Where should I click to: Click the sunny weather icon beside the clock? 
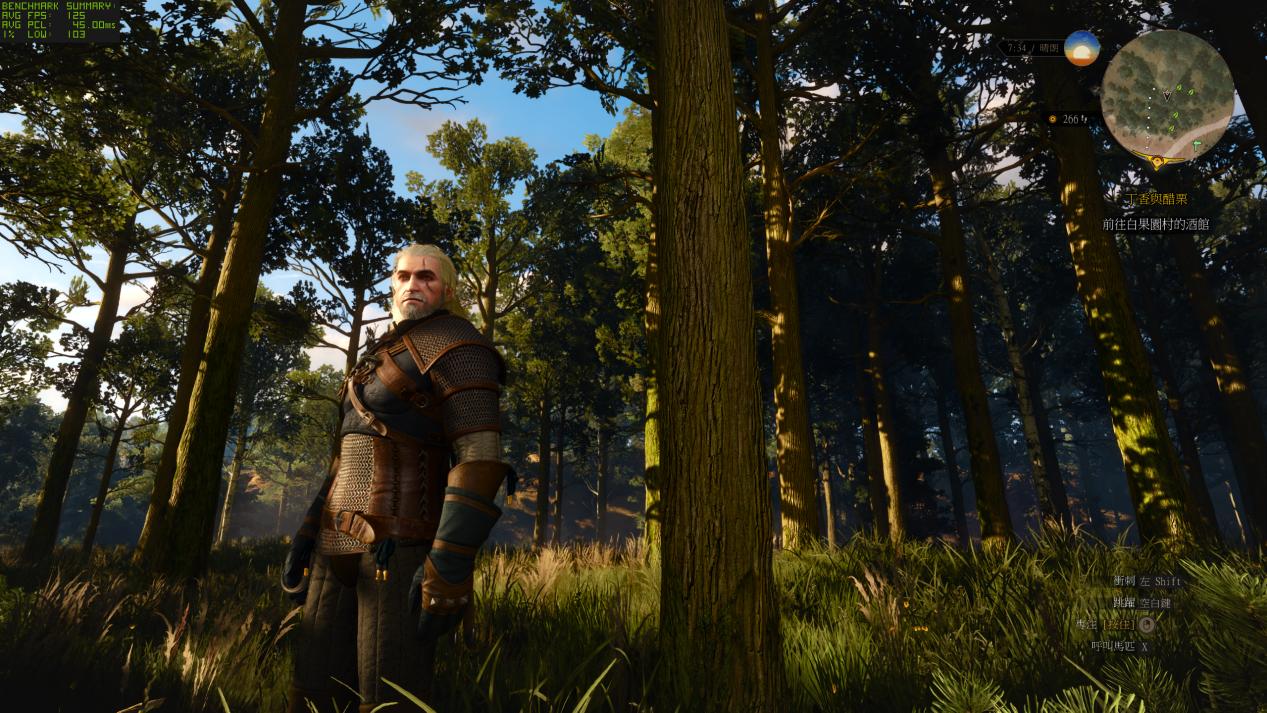click(1081, 48)
